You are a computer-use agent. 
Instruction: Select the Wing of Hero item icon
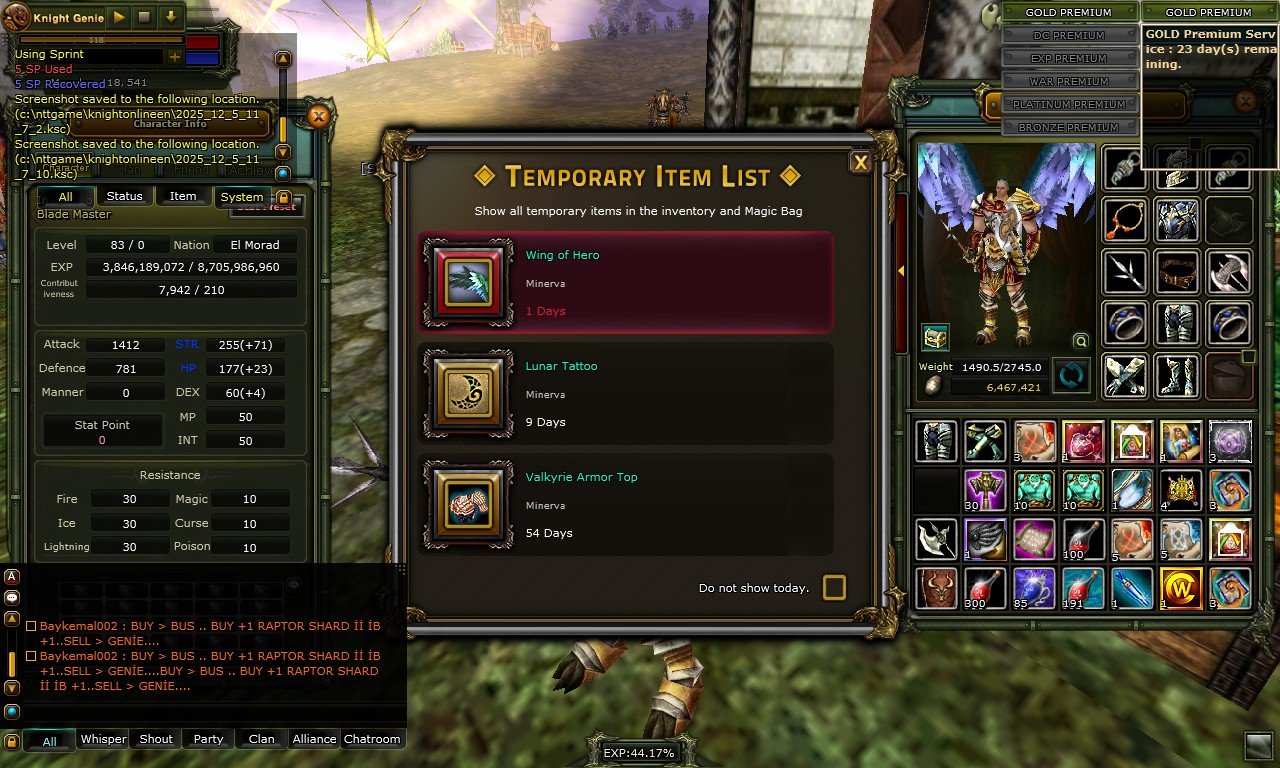[468, 280]
